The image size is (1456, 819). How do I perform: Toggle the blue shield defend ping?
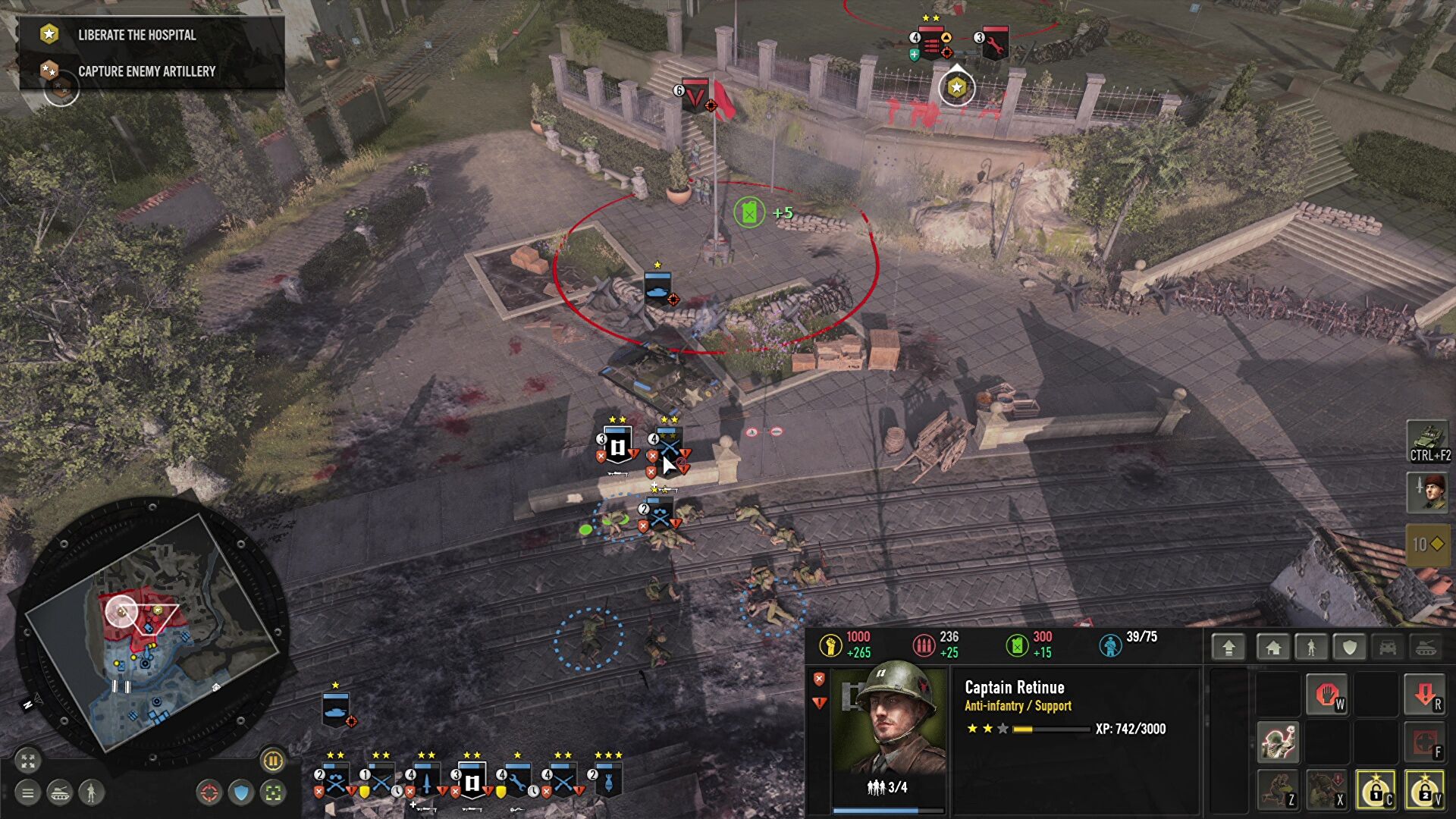[241, 793]
